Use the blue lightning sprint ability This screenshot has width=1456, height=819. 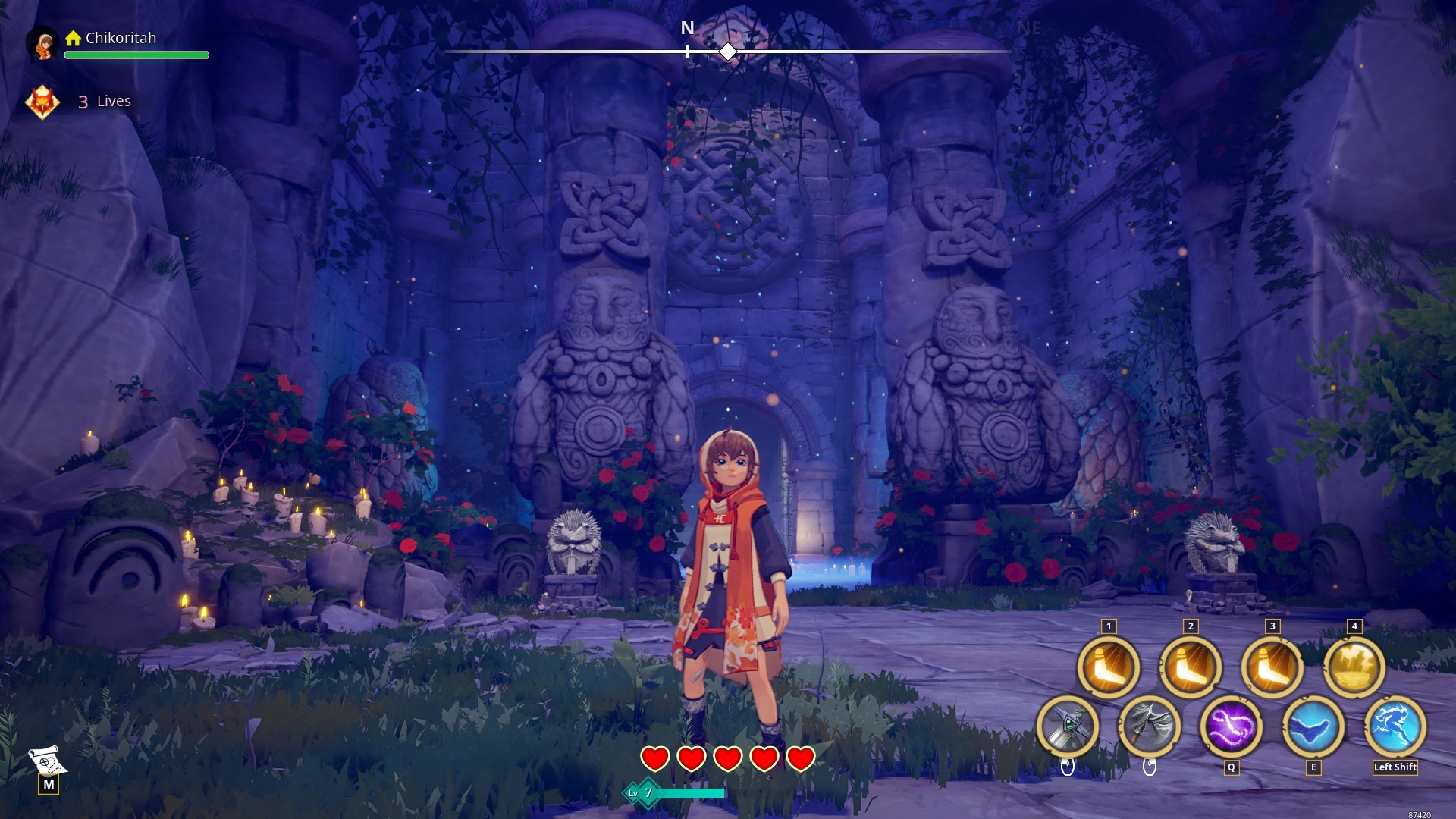(1395, 726)
